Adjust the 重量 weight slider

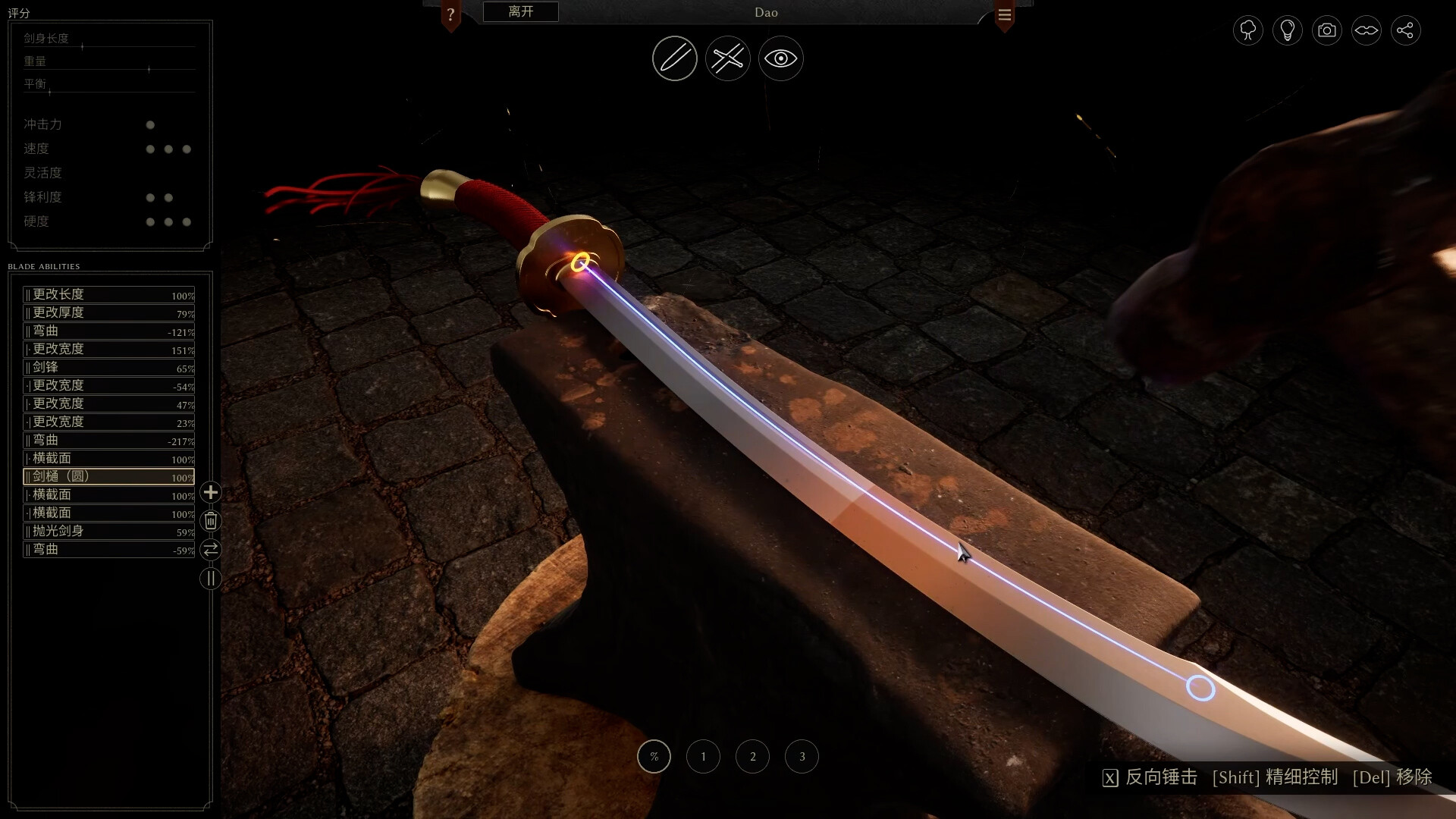(149, 69)
